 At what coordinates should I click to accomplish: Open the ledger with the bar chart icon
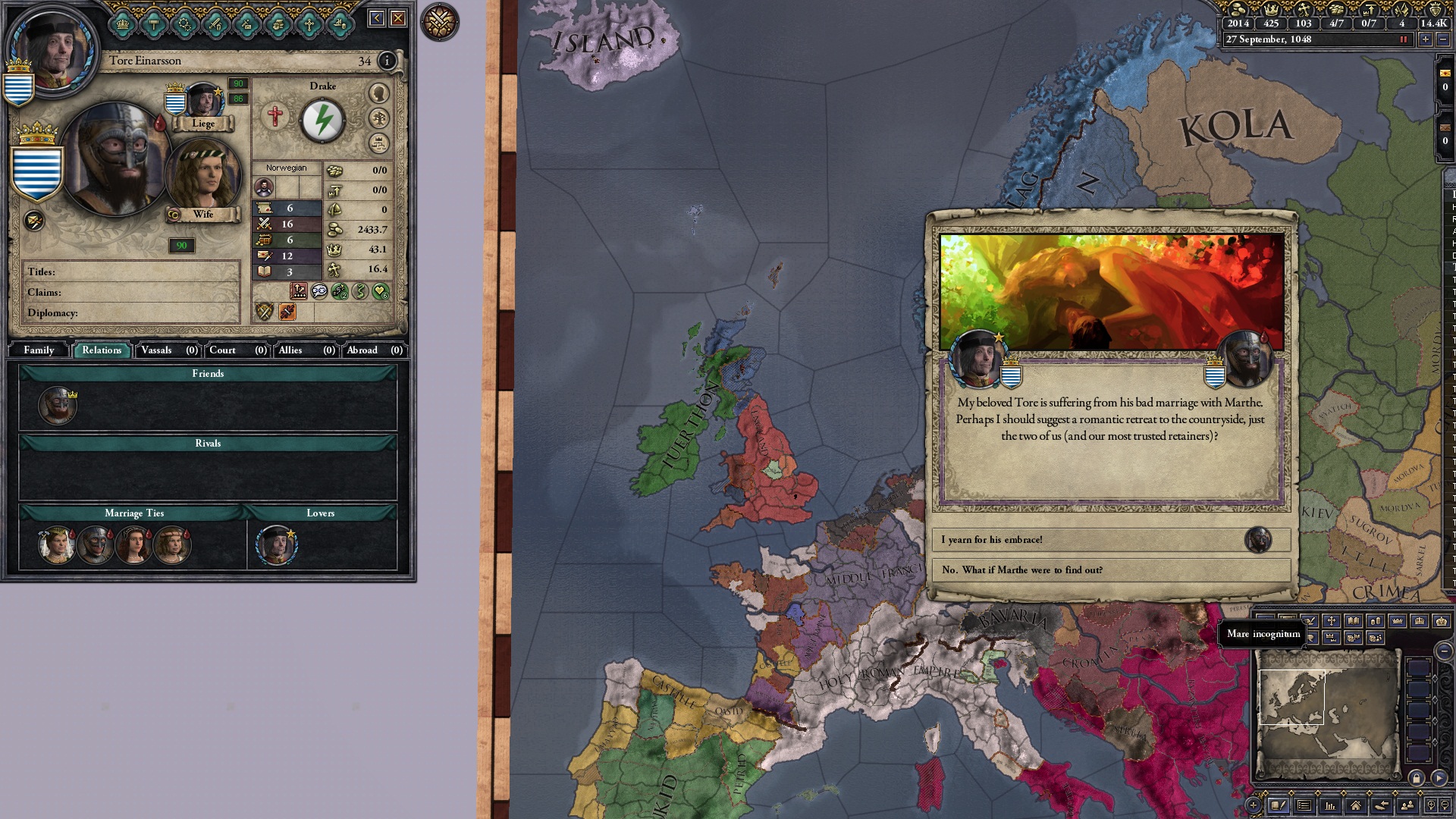(1330, 806)
